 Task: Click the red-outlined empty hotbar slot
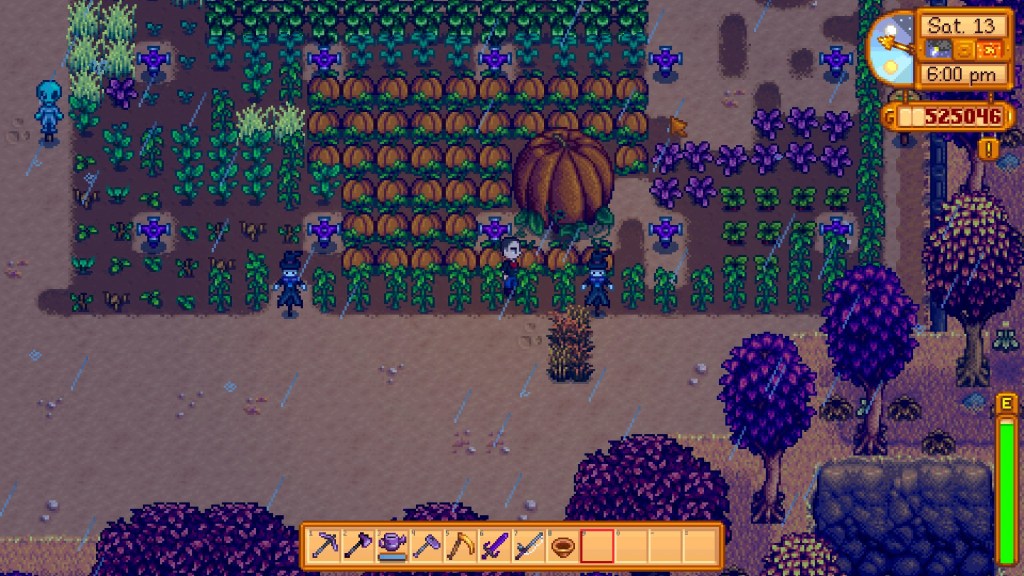597,546
